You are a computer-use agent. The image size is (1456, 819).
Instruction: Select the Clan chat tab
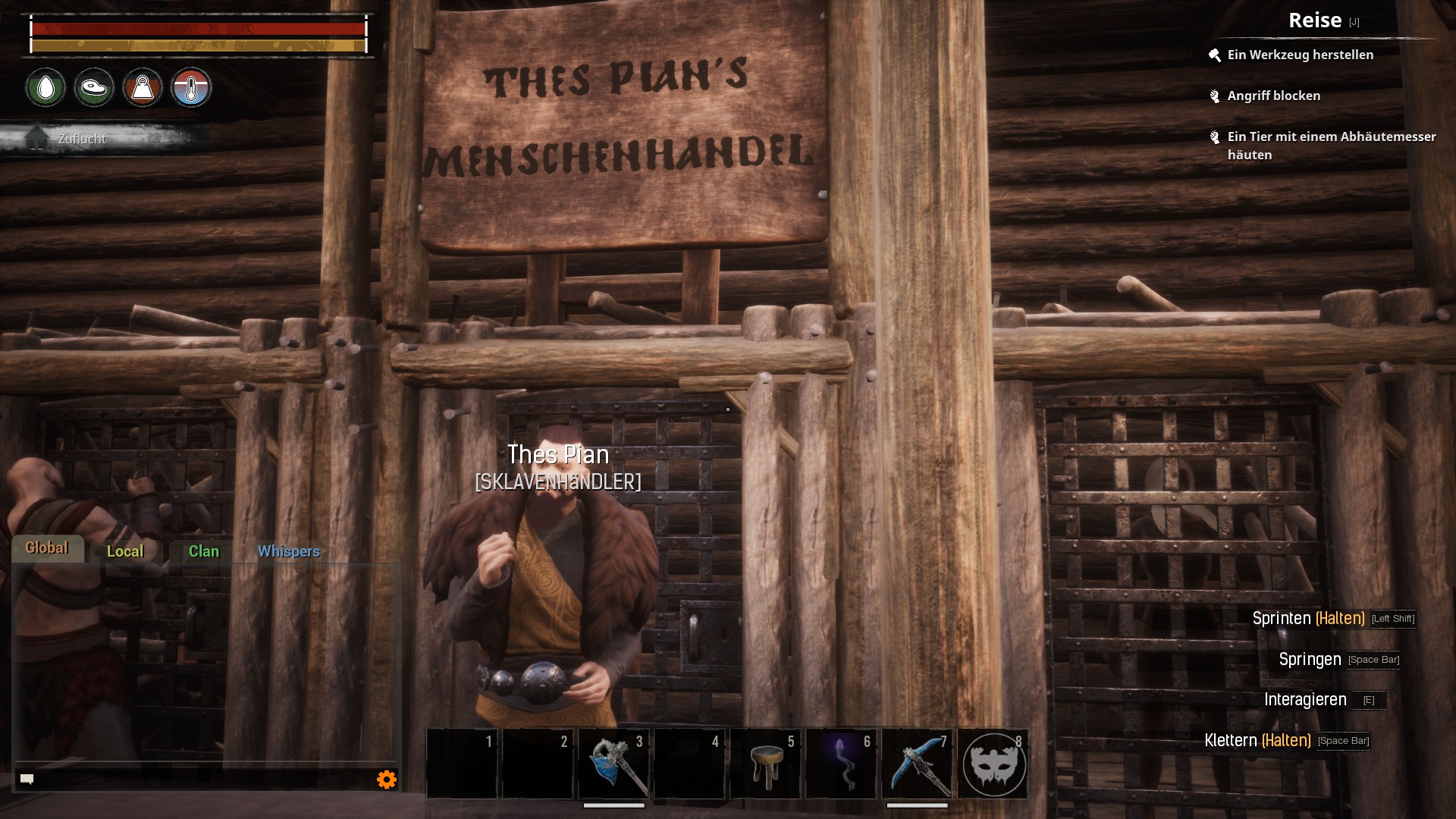[203, 551]
